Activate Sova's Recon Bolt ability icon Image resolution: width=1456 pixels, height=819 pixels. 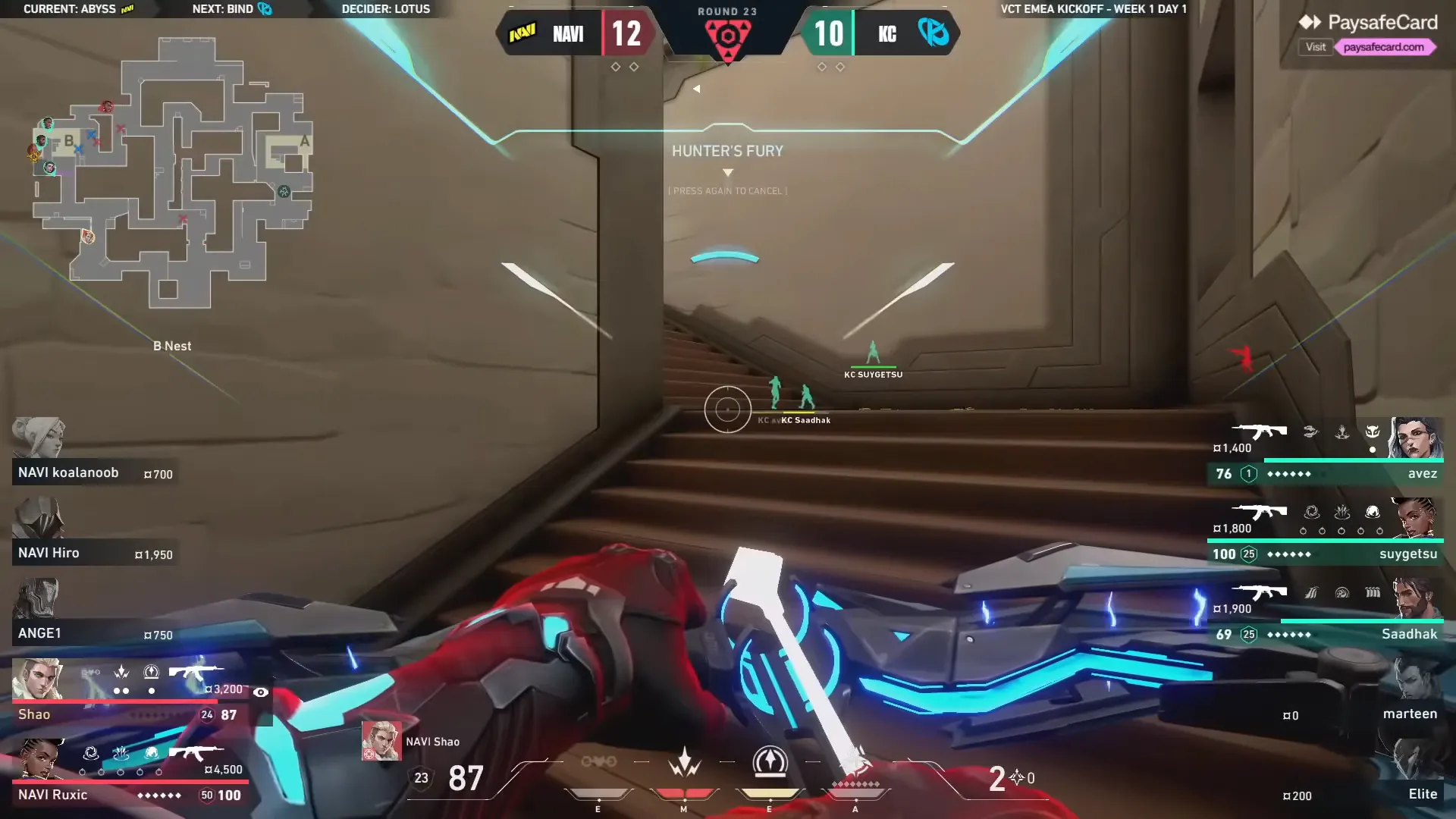[x=770, y=762]
